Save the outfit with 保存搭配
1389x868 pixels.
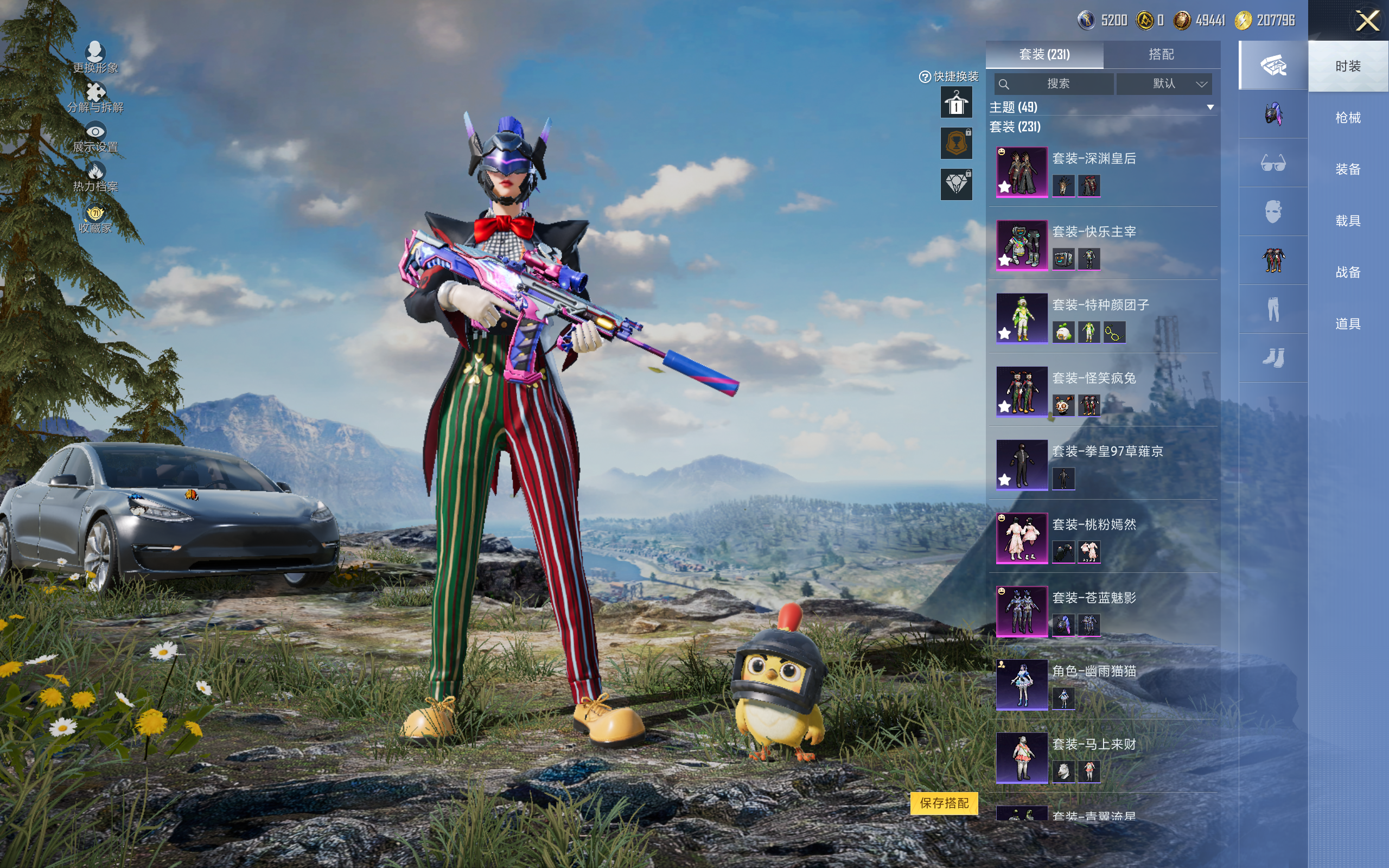tap(944, 802)
